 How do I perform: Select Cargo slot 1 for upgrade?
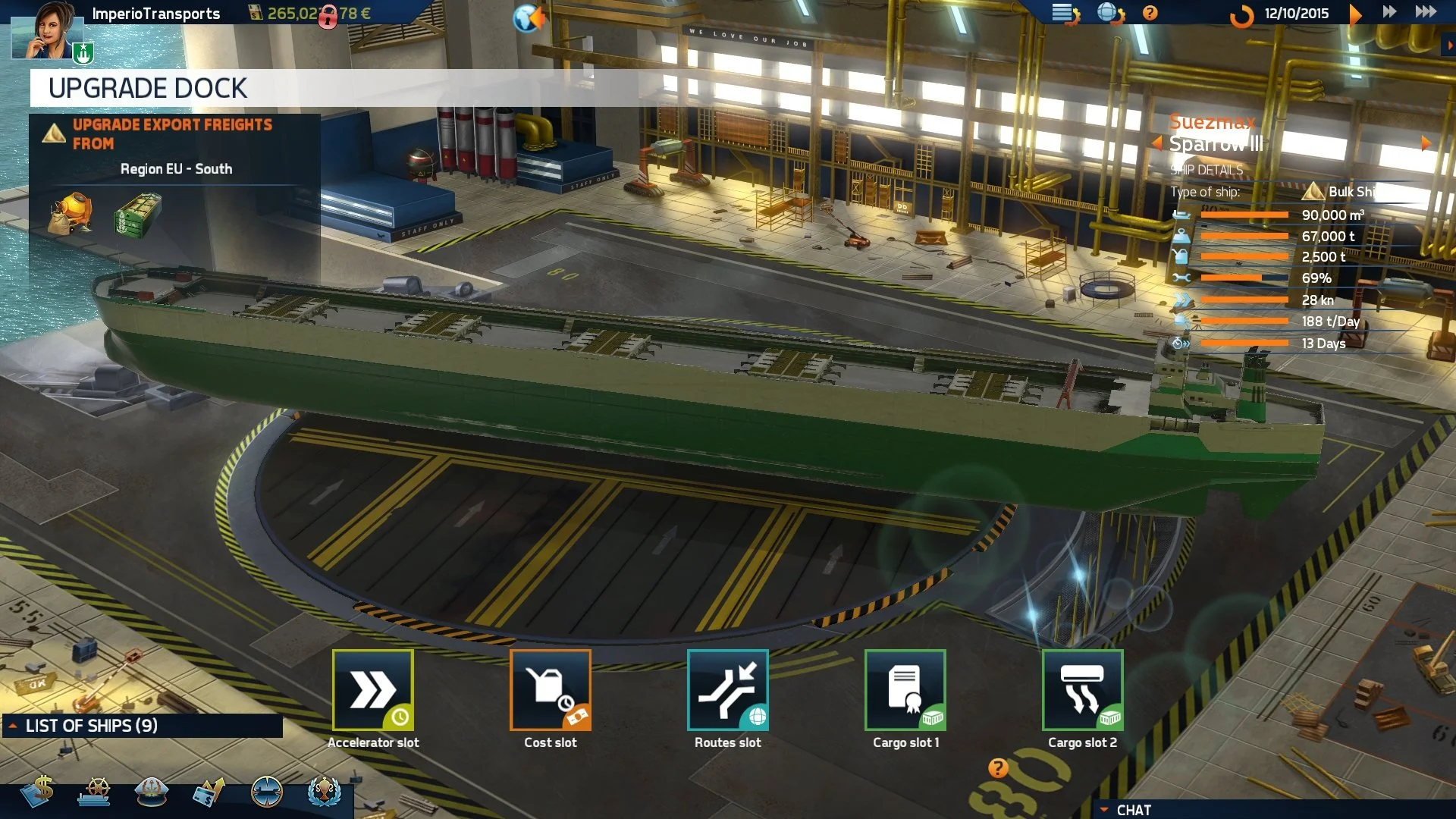(x=905, y=690)
